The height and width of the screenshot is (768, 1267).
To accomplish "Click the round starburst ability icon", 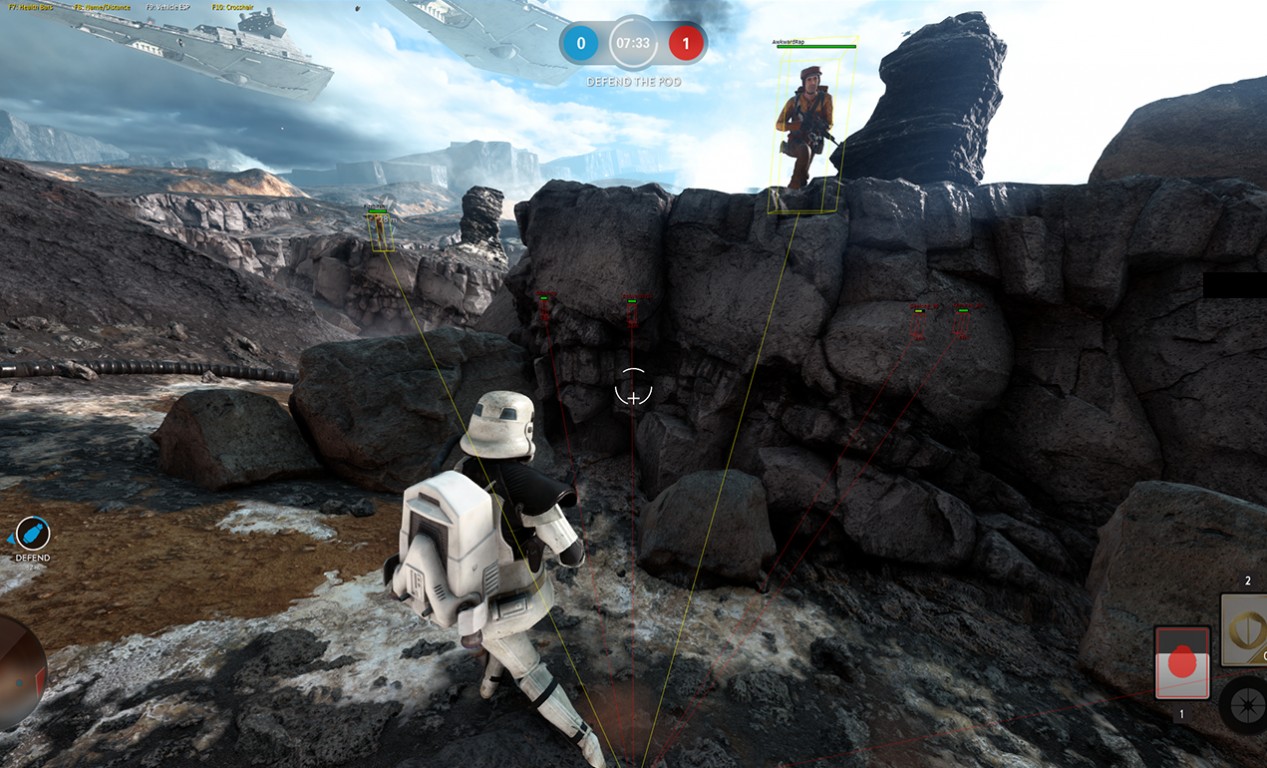I will 1244,705.
